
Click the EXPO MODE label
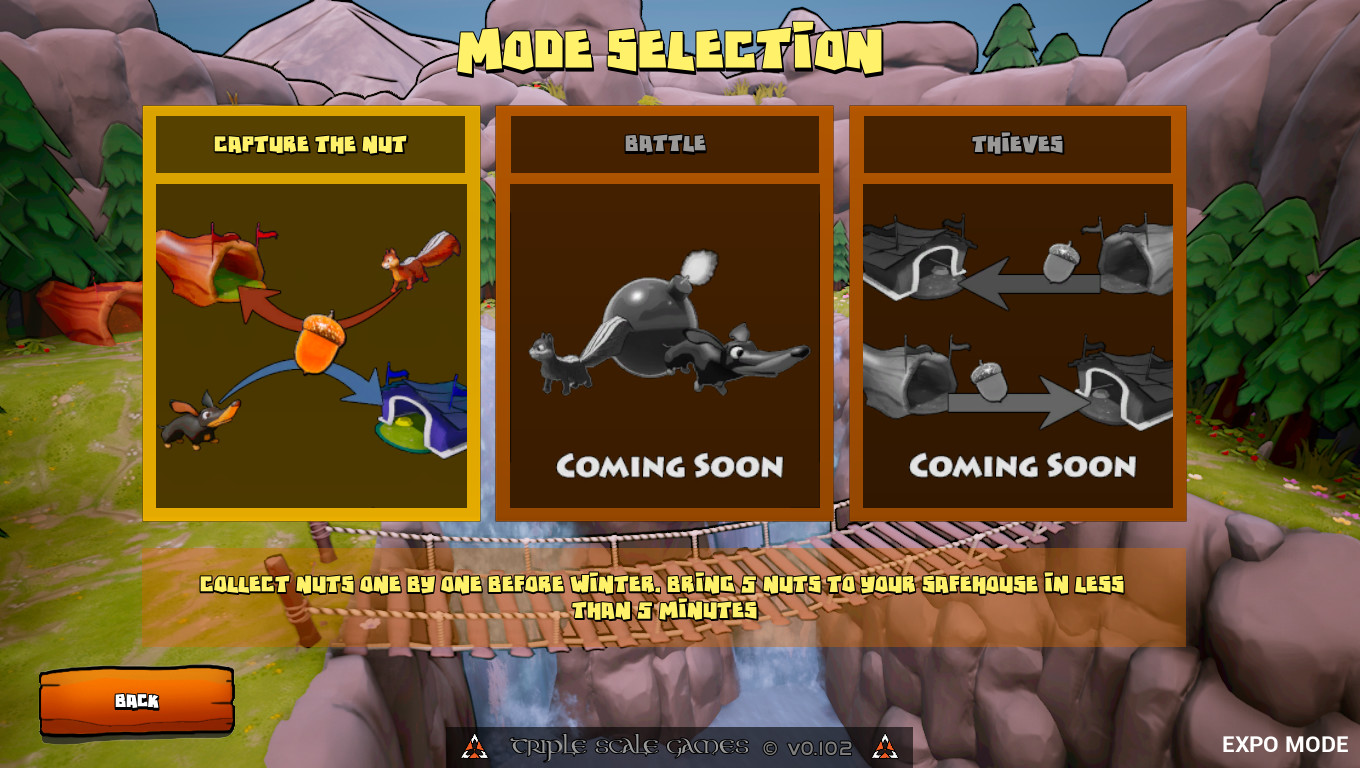1283,744
